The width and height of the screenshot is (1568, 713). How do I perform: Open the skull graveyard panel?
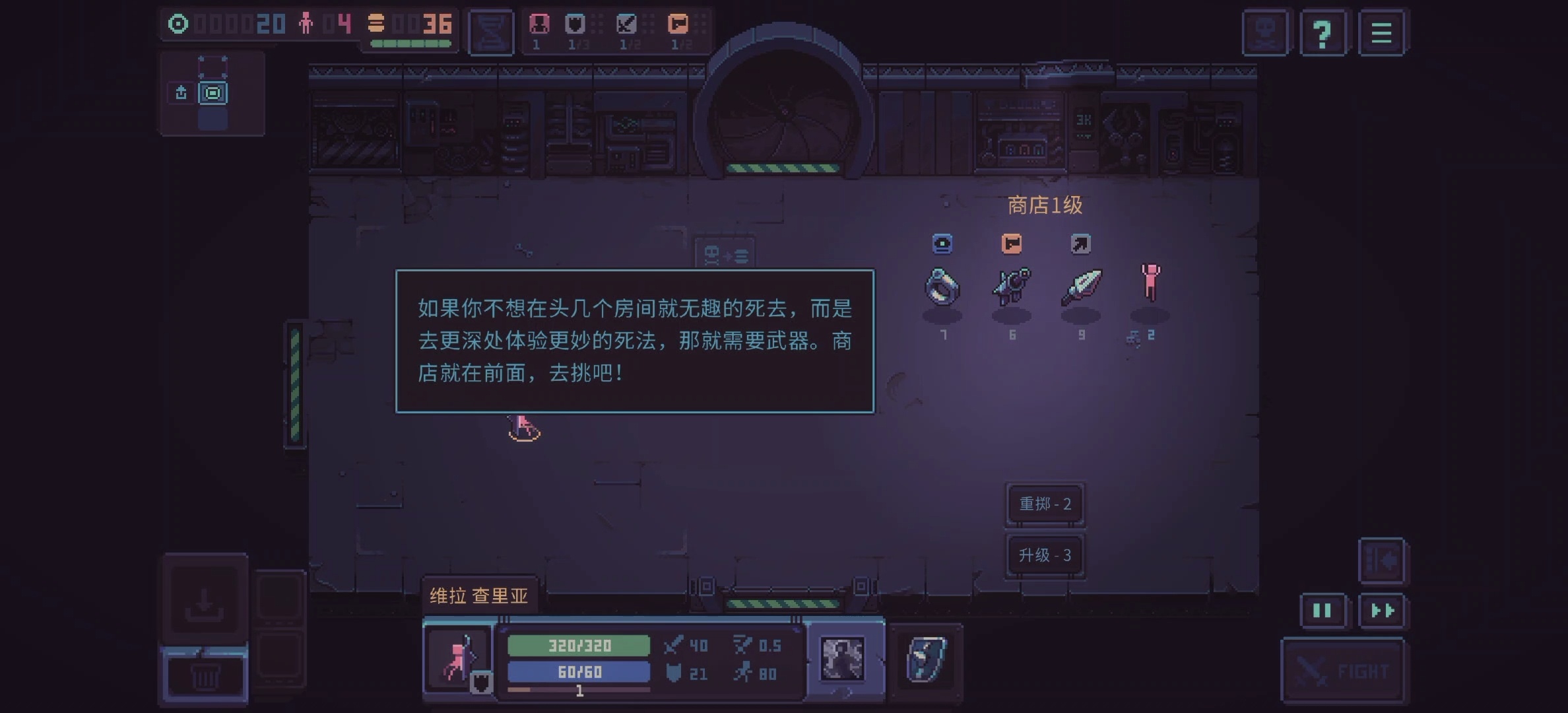click(x=1265, y=31)
